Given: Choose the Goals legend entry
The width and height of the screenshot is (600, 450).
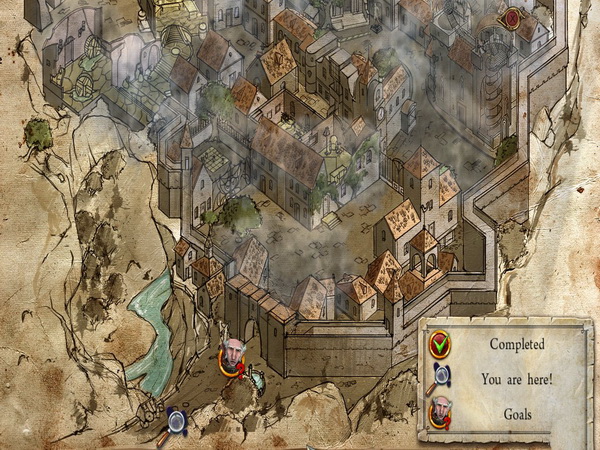Looking at the screenshot, I should [x=441, y=412].
